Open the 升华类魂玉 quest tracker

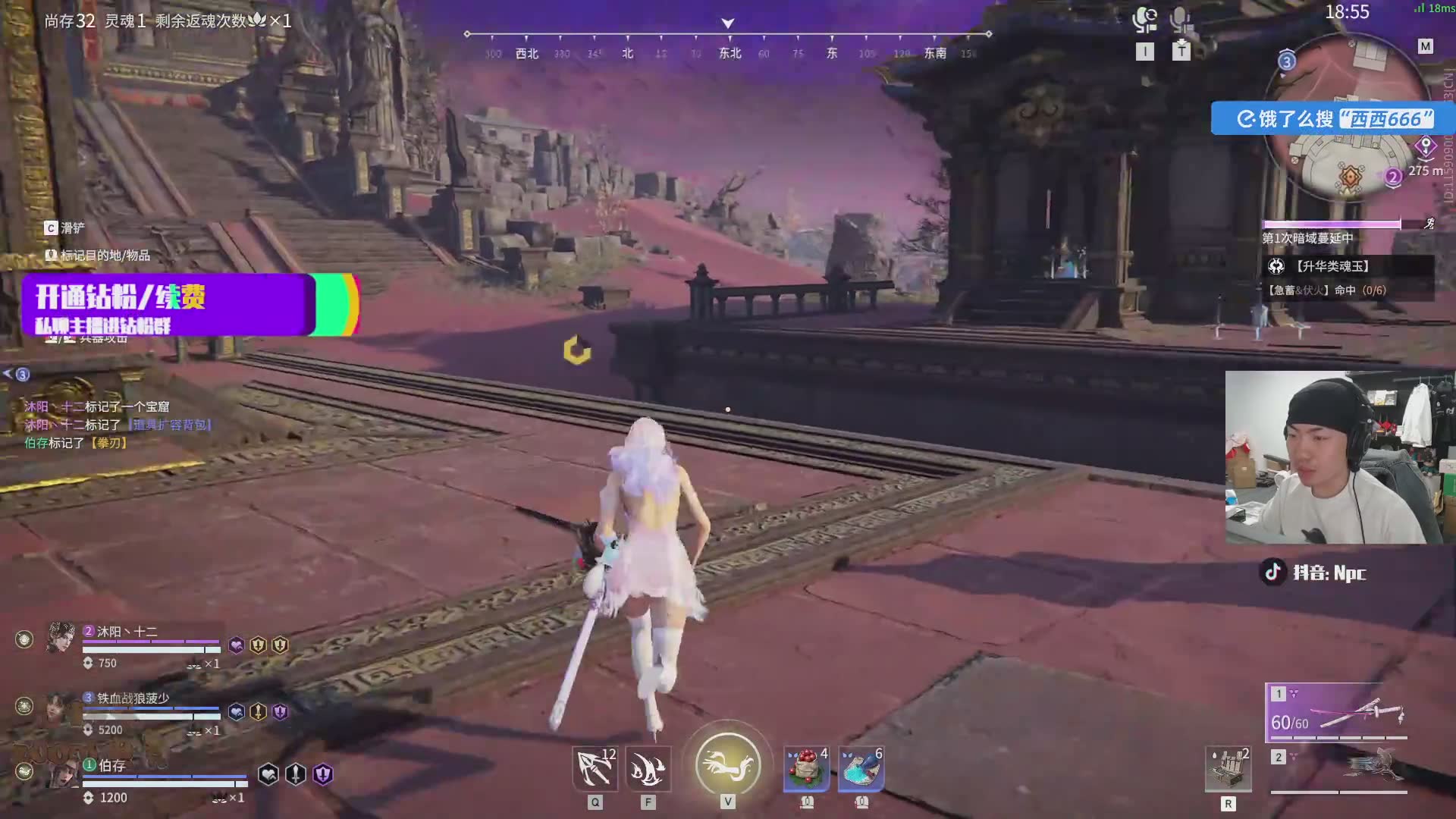[1332, 266]
